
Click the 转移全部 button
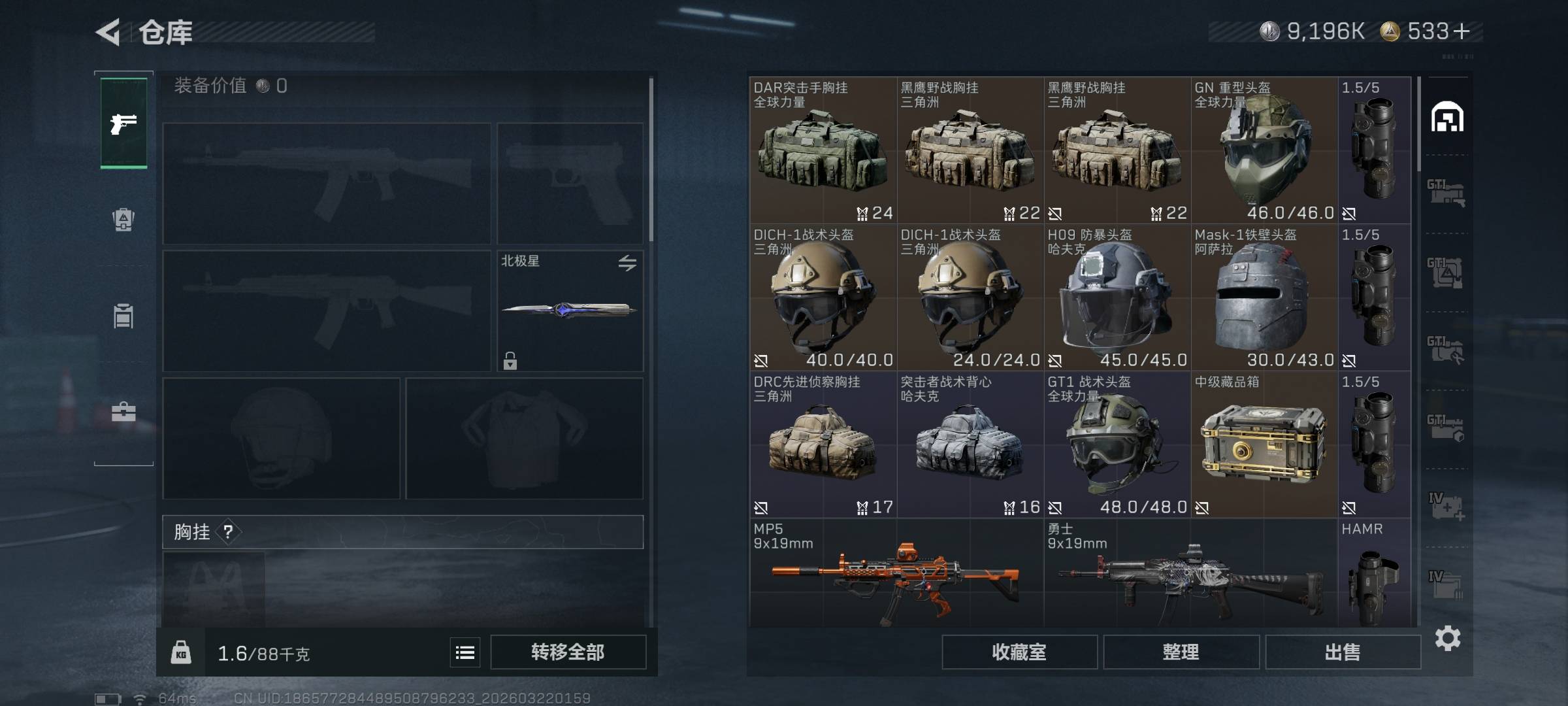click(568, 652)
